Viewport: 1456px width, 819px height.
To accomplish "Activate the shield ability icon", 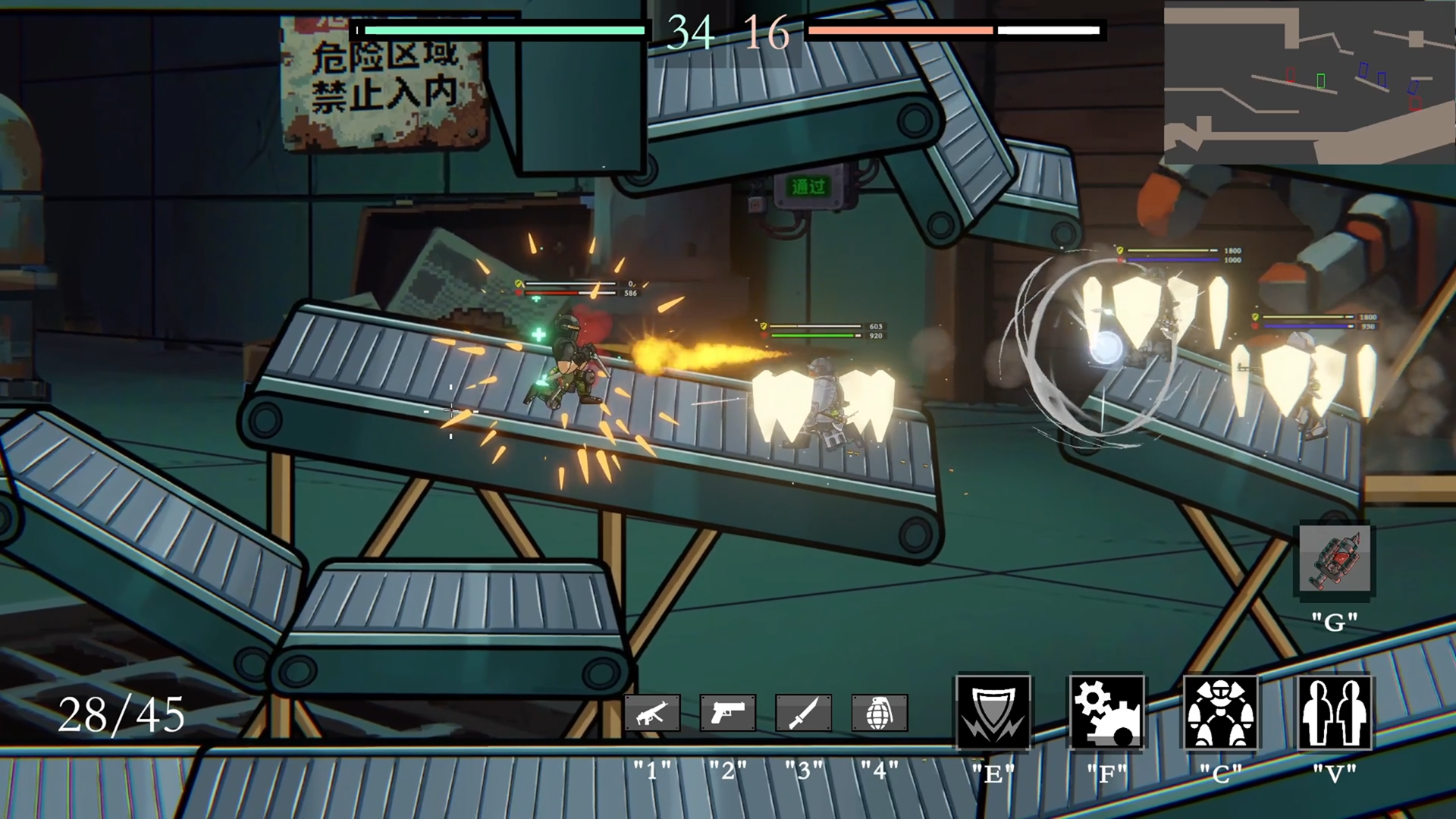I will pos(993,713).
